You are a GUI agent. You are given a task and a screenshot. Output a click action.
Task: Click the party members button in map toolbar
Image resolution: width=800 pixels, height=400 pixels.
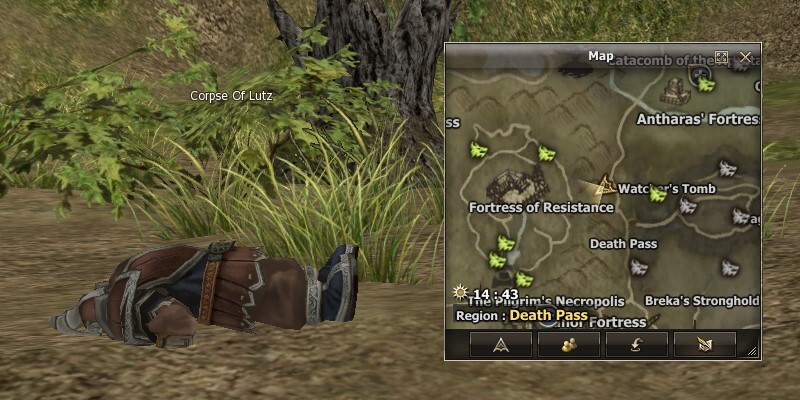click(569, 345)
